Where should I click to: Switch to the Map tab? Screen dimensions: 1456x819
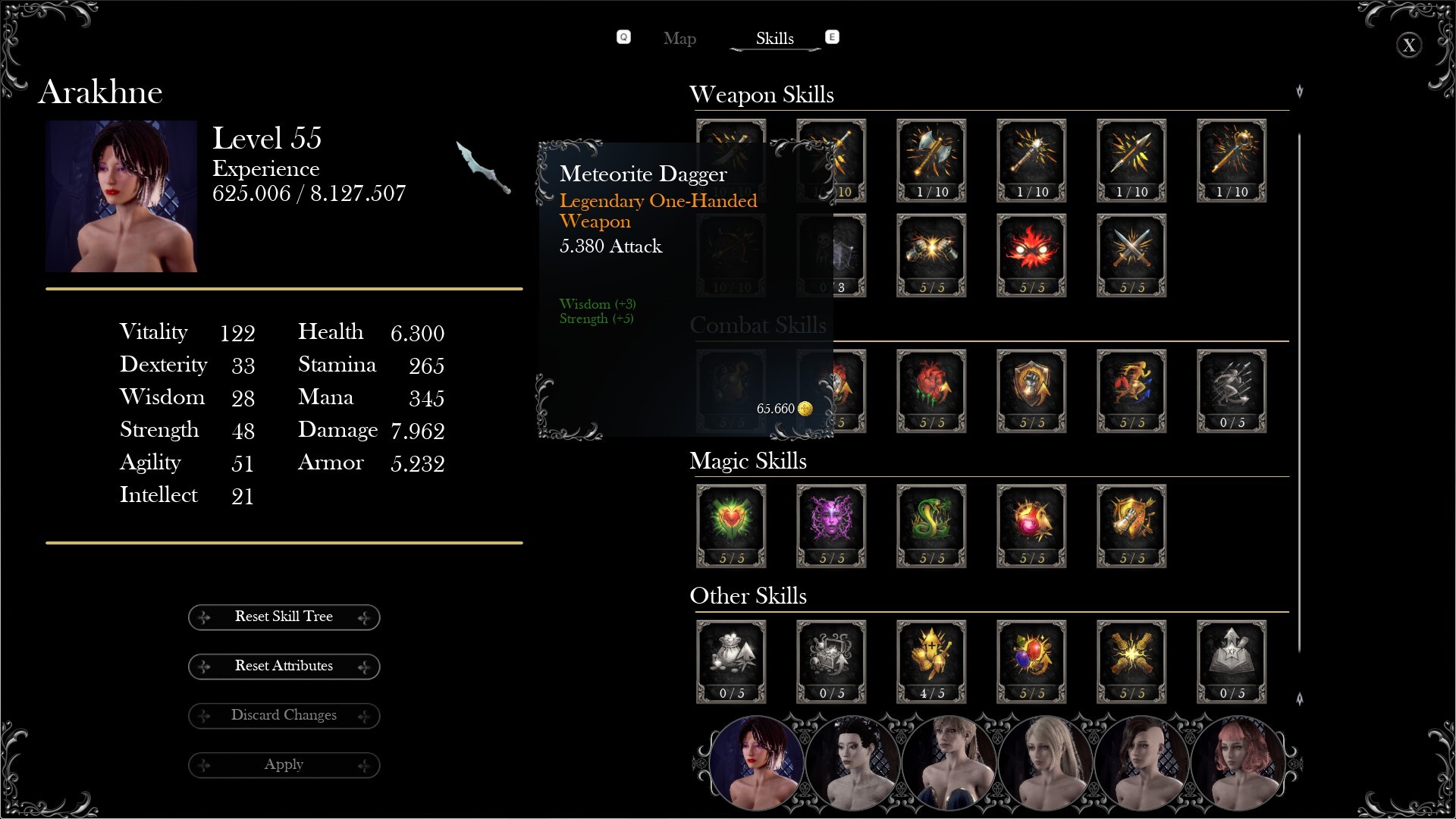pos(679,39)
